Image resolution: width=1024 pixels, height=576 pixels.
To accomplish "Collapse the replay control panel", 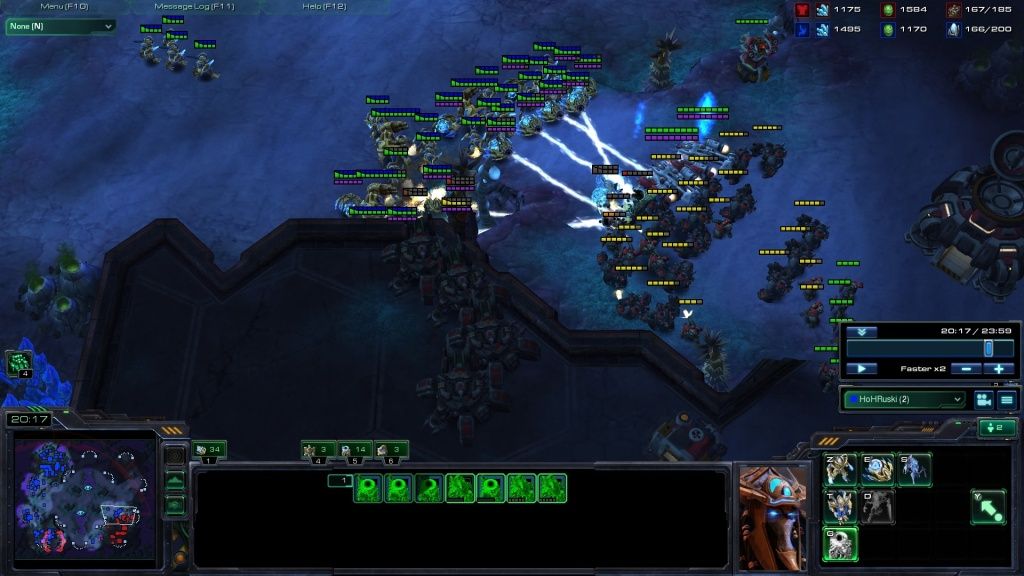I will click(860, 331).
